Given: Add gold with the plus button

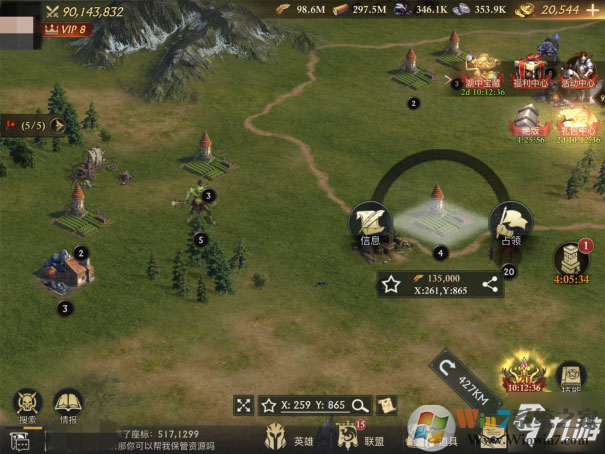Looking at the screenshot, I should 593,9.
